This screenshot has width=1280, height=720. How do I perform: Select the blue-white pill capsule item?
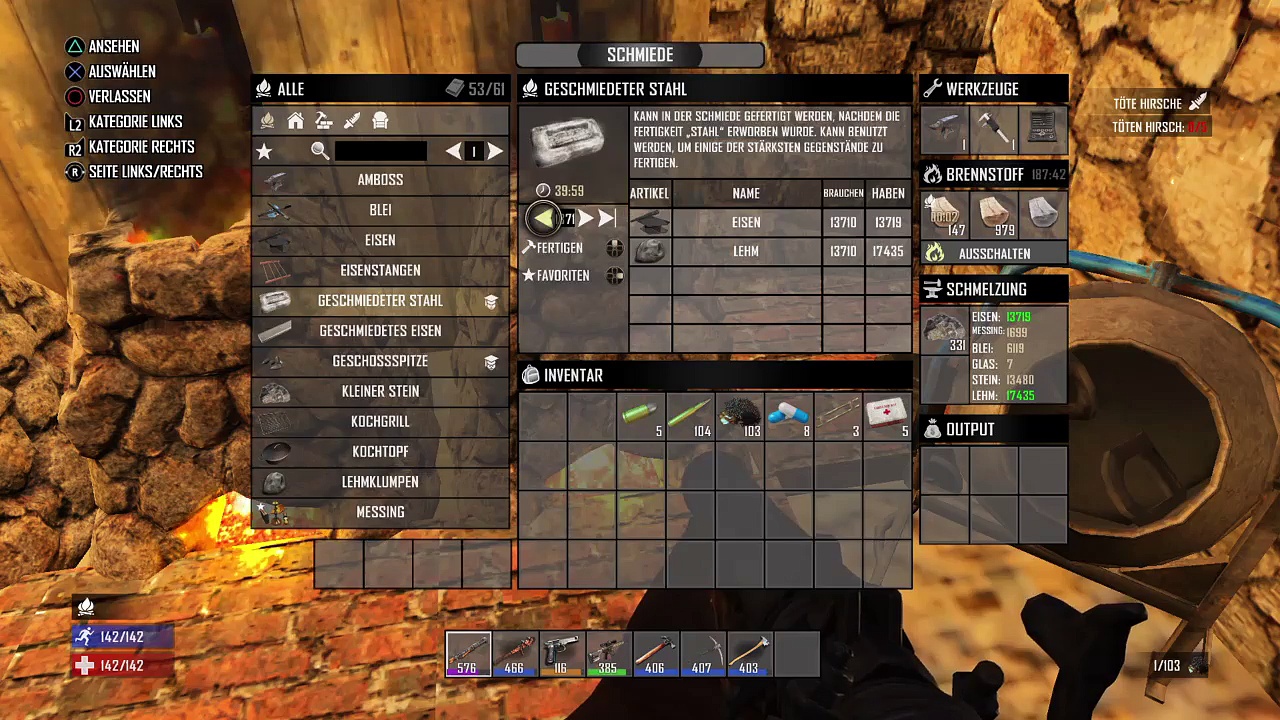pyautogui.click(x=789, y=416)
